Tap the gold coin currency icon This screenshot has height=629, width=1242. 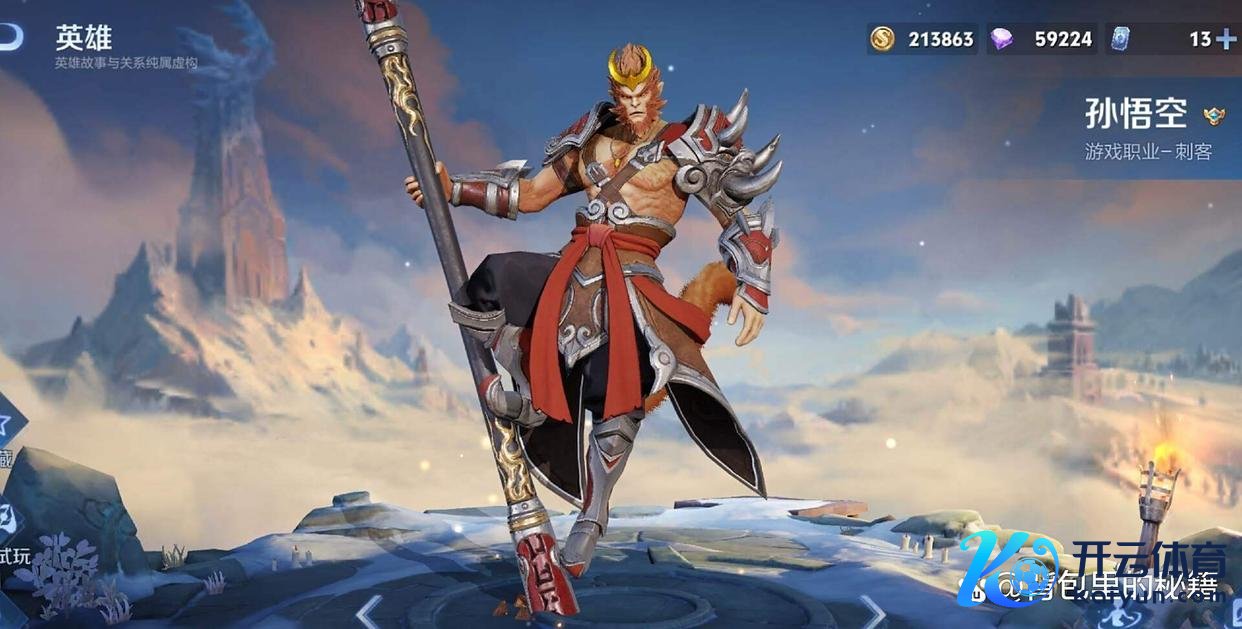(x=882, y=39)
